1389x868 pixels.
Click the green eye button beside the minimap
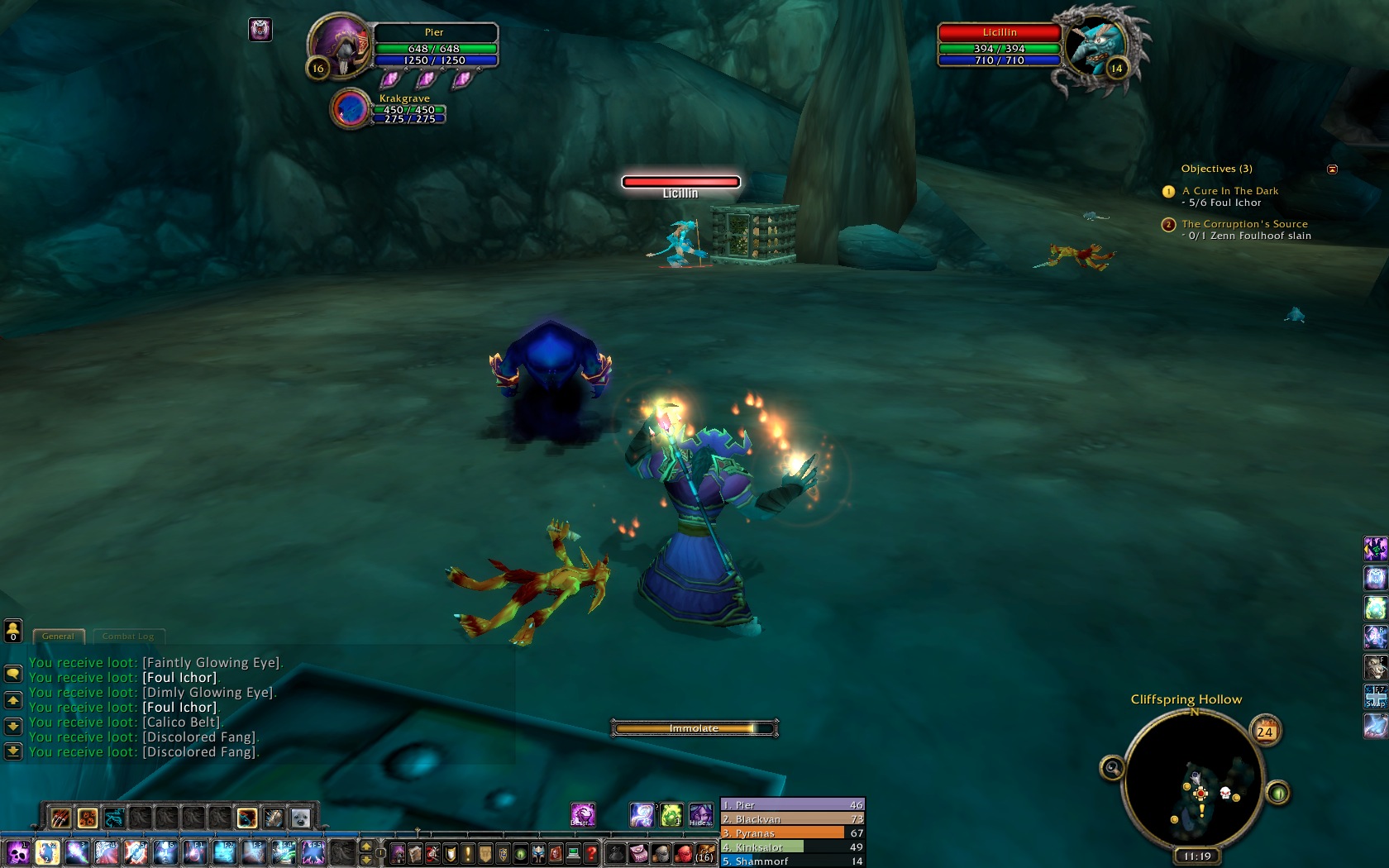click(x=1278, y=794)
